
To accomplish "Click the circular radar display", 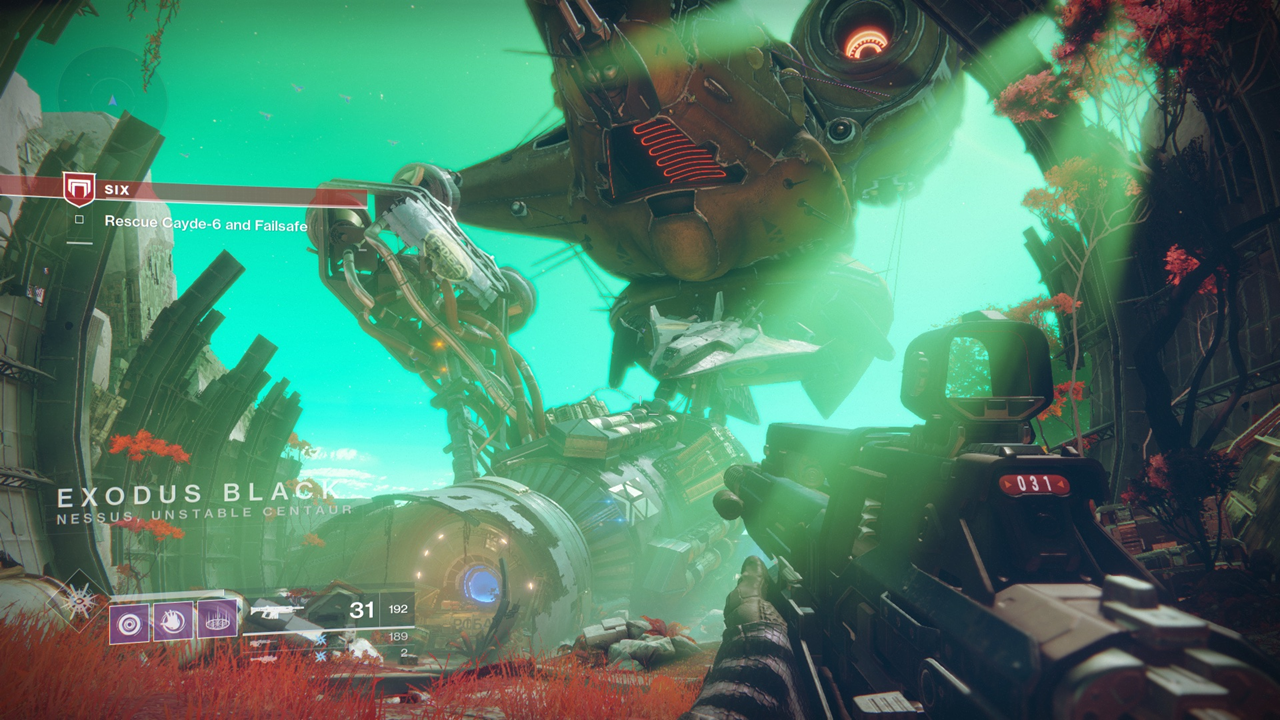I will (x=111, y=92).
